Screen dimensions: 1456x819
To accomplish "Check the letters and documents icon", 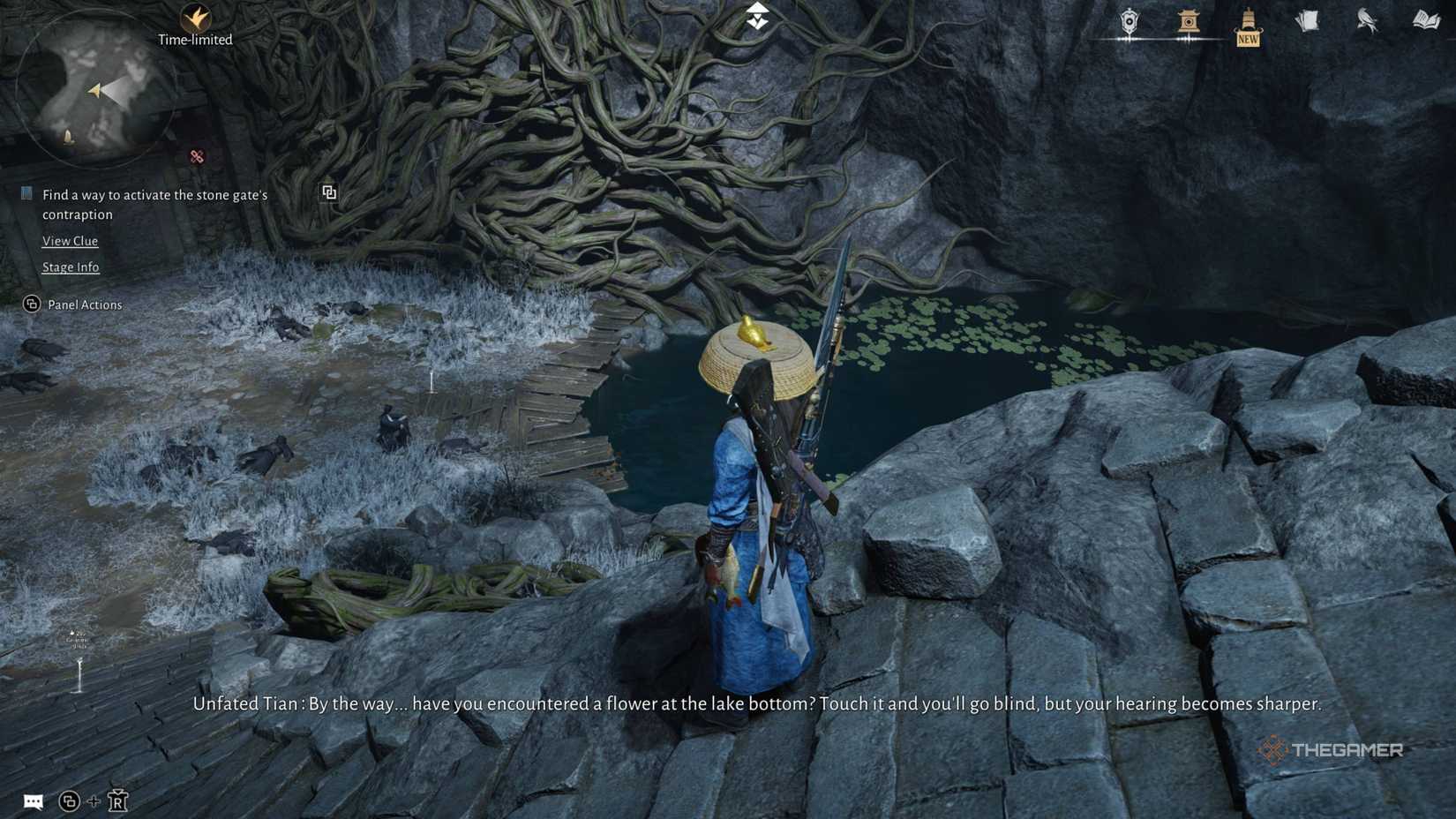I will pyautogui.click(x=1307, y=20).
